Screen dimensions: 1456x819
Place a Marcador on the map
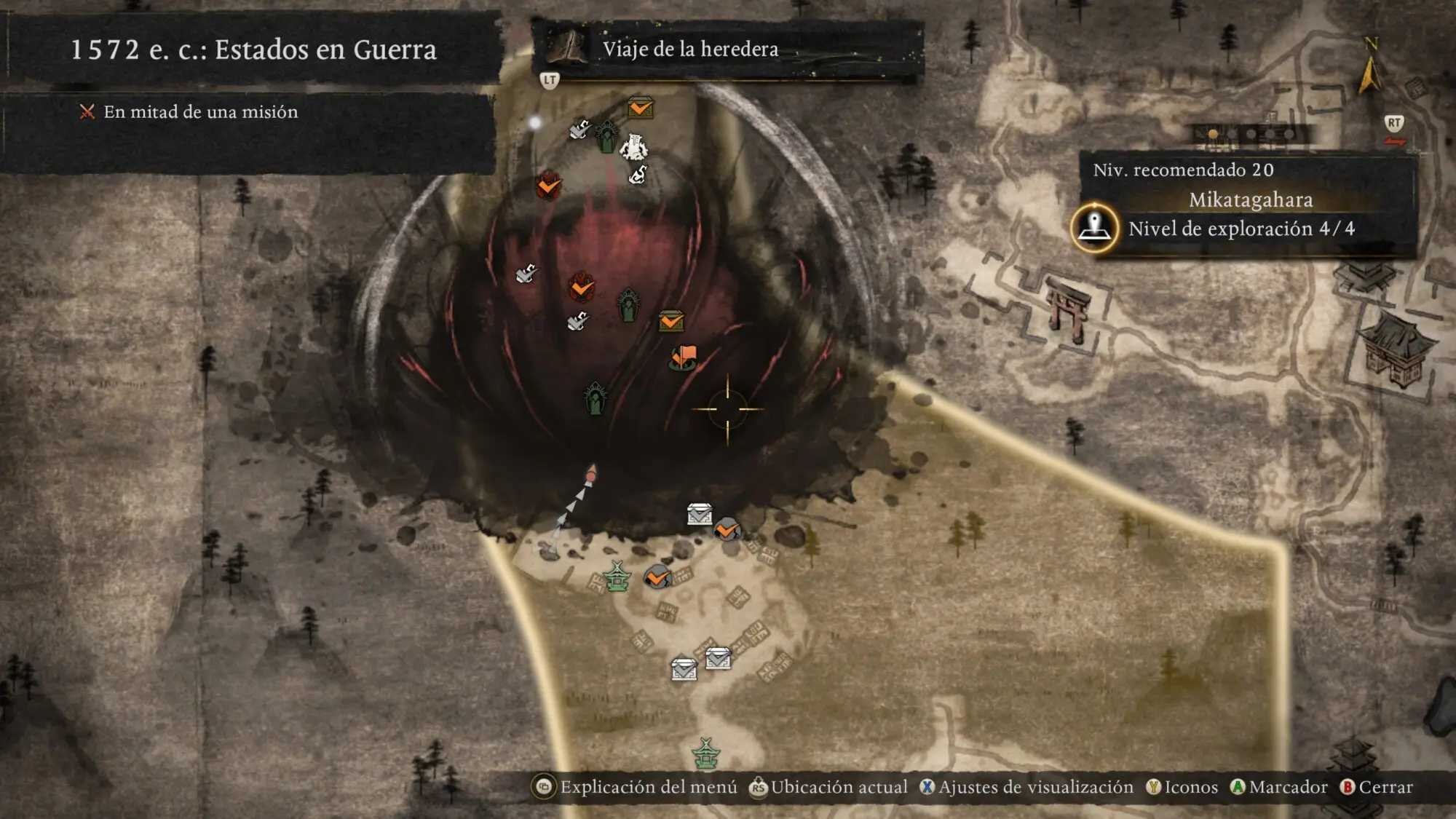[x=1278, y=787]
